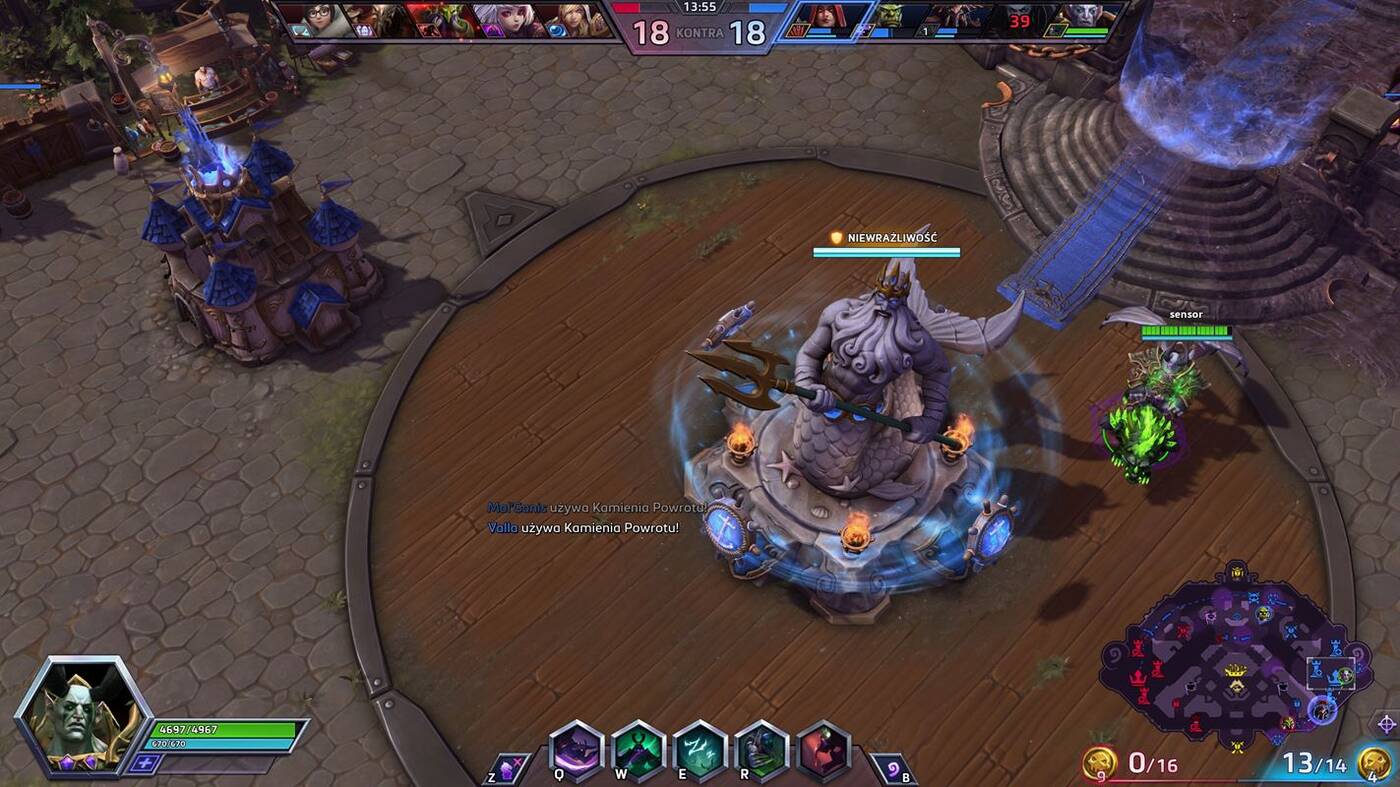Click the KONTRA score banner at top
This screenshot has height=787, width=1400.
click(x=700, y=32)
